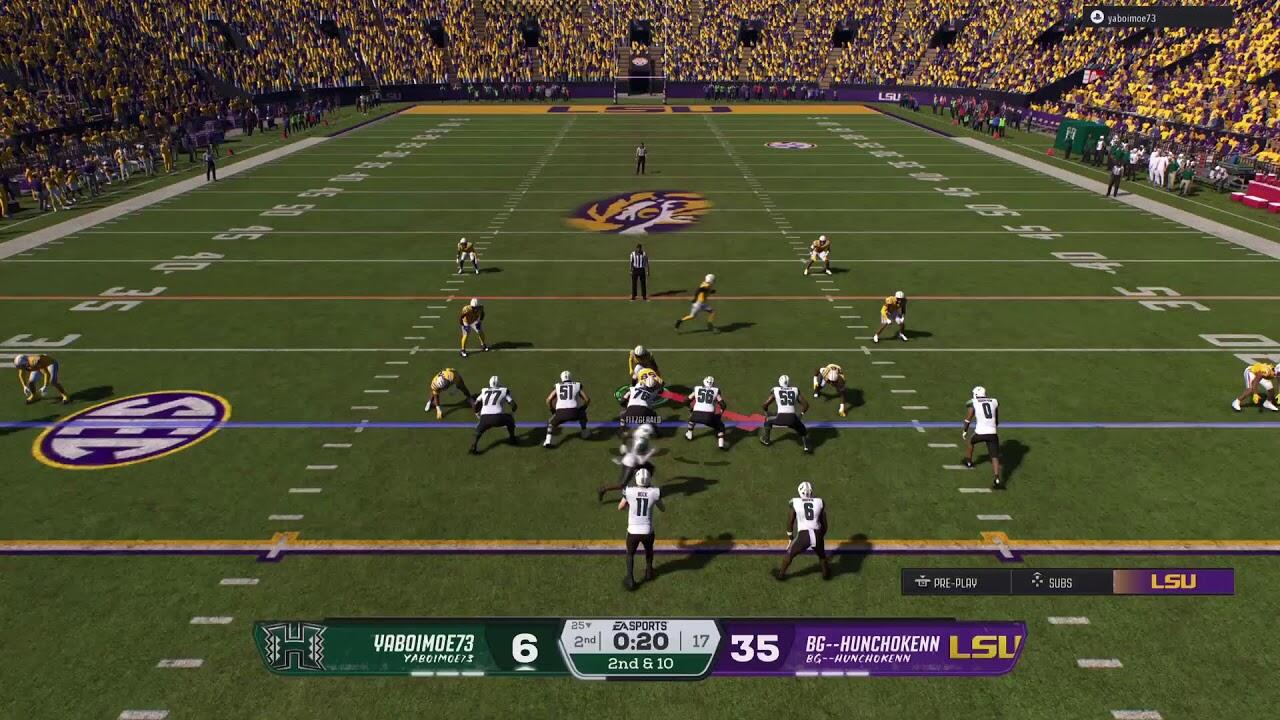Click the yaboimoe73 player tag overlay

point(1158,18)
